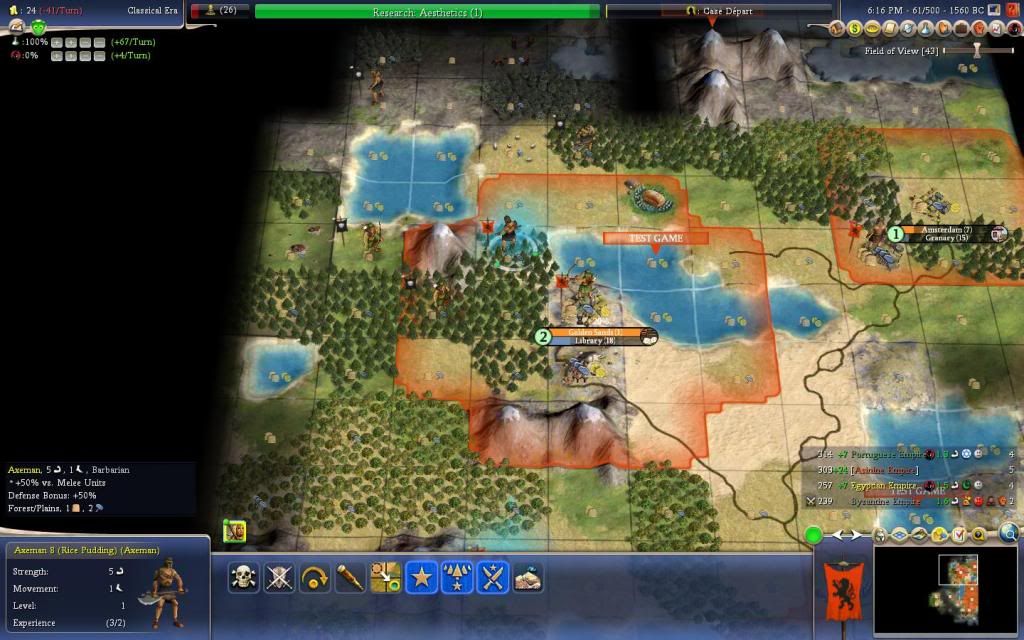Select the curved arrow Skip Turn action
Viewport: 1024px width, 640px height.
tap(314, 577)
